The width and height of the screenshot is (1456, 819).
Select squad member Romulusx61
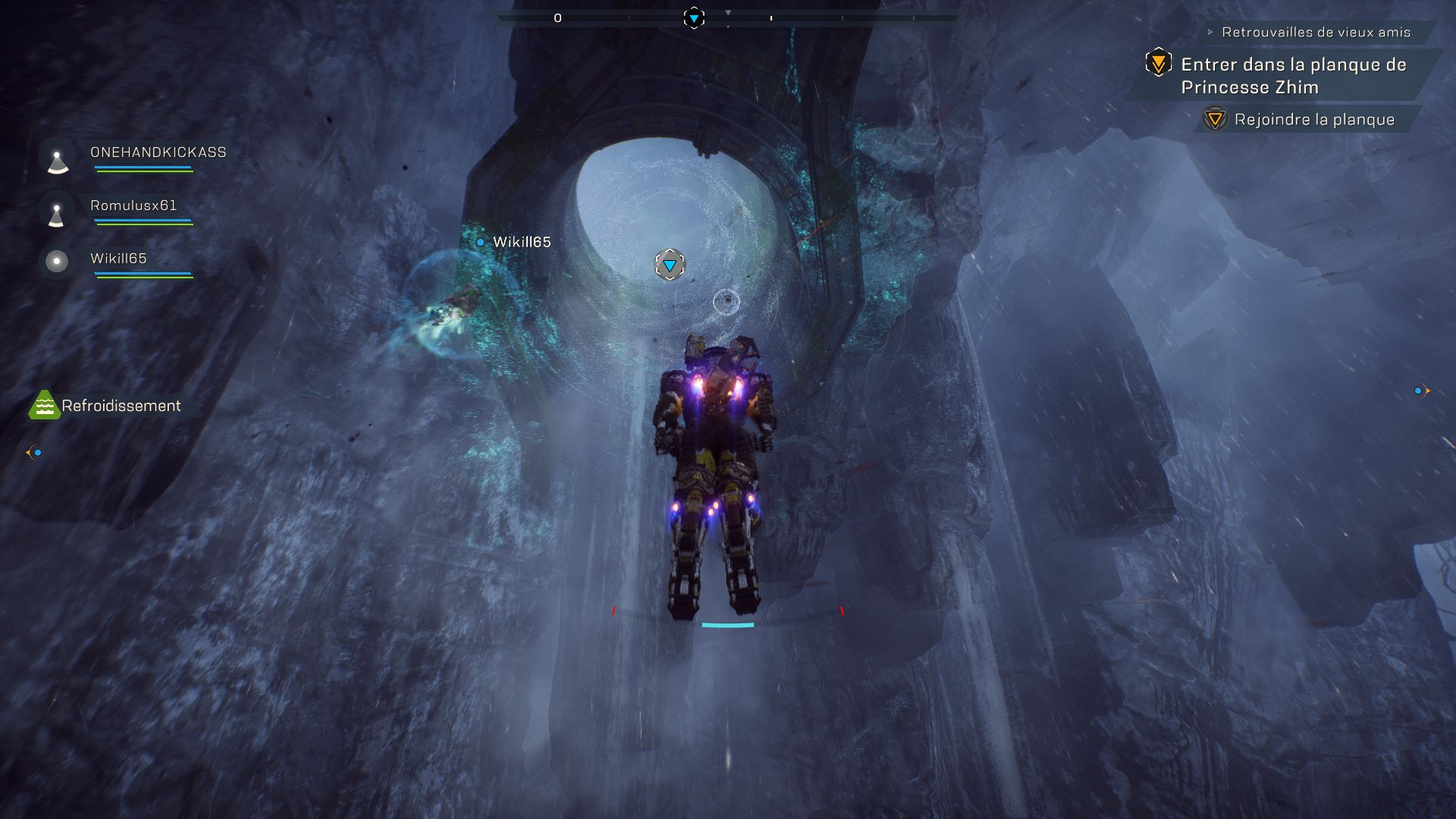coord(133,206)
